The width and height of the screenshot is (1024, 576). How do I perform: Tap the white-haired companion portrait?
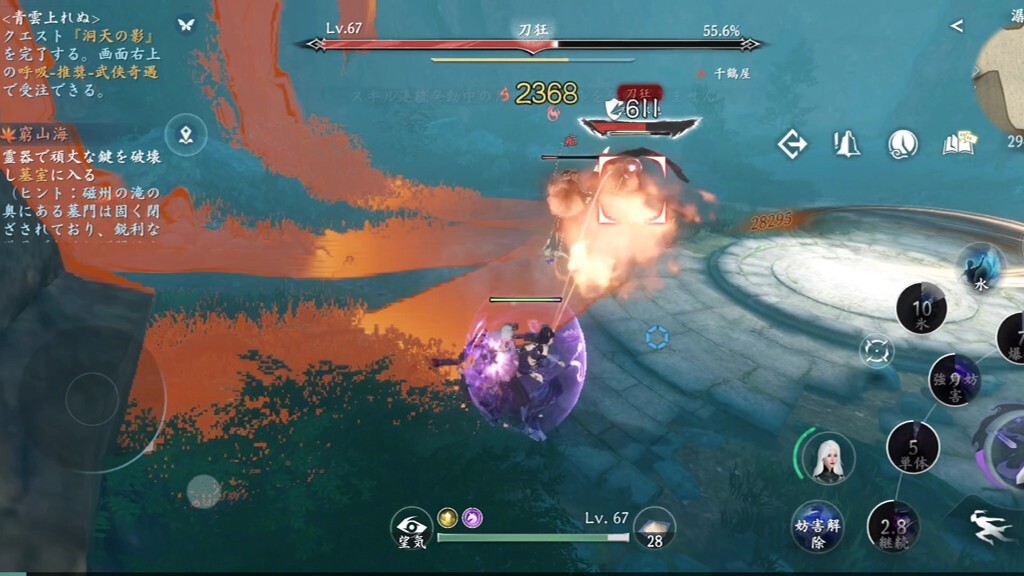(x=828, y=459)
